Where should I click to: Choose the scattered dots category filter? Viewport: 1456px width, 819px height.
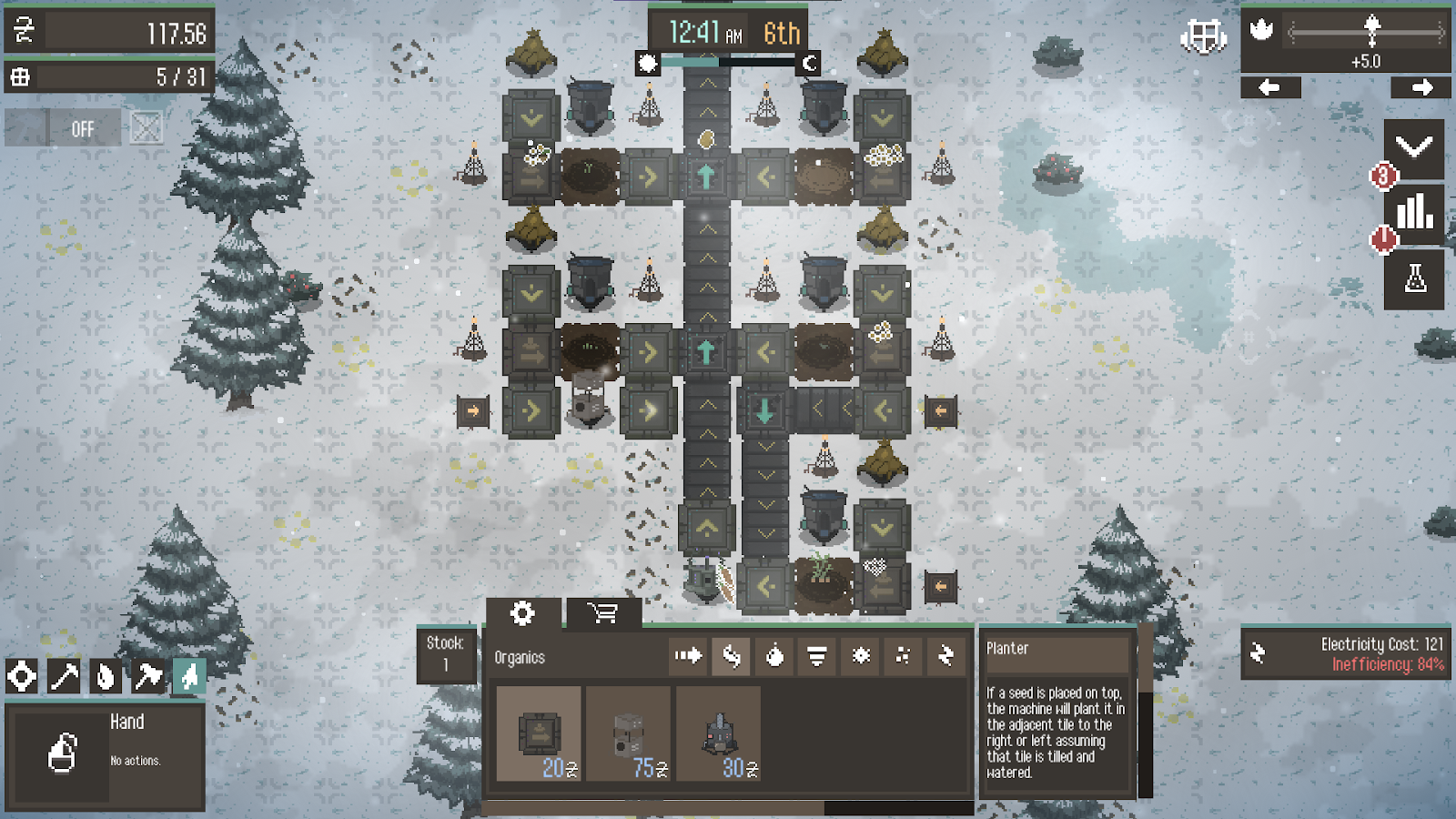pos(903,655)
